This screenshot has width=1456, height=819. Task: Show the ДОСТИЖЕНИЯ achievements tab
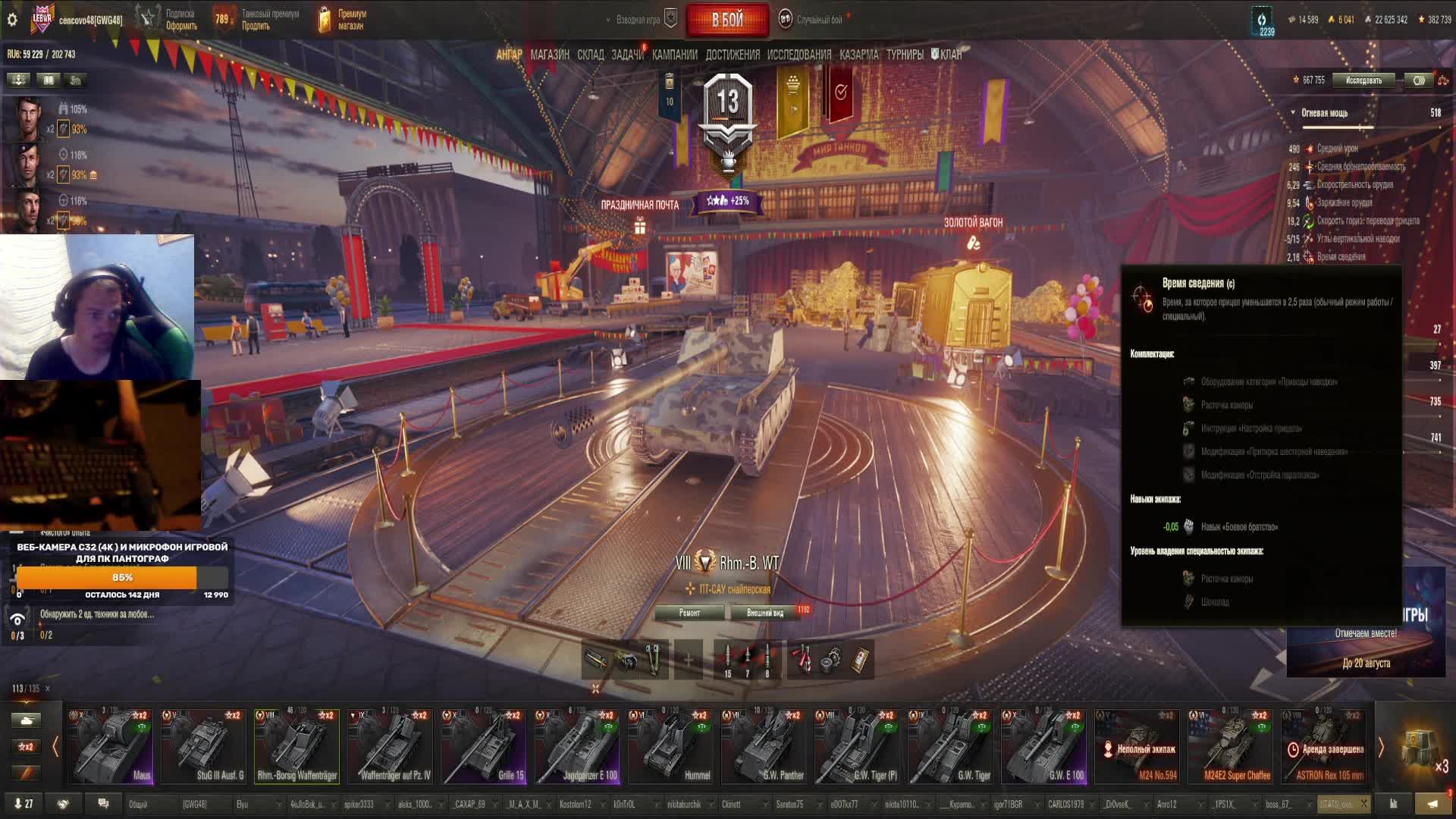pos(732,55)
